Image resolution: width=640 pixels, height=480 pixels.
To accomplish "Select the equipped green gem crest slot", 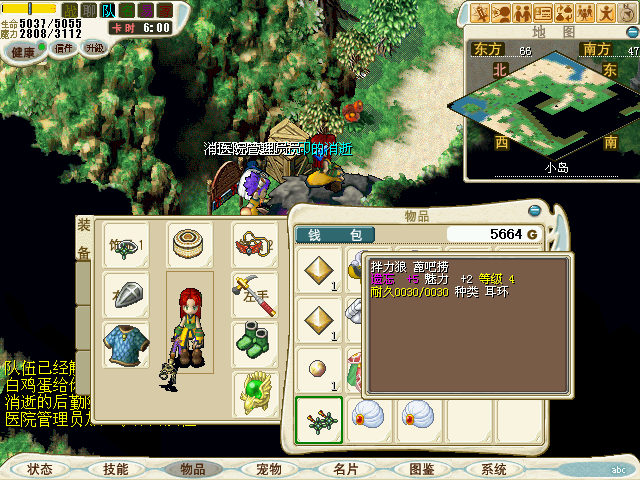I will (x=256, y=393).
